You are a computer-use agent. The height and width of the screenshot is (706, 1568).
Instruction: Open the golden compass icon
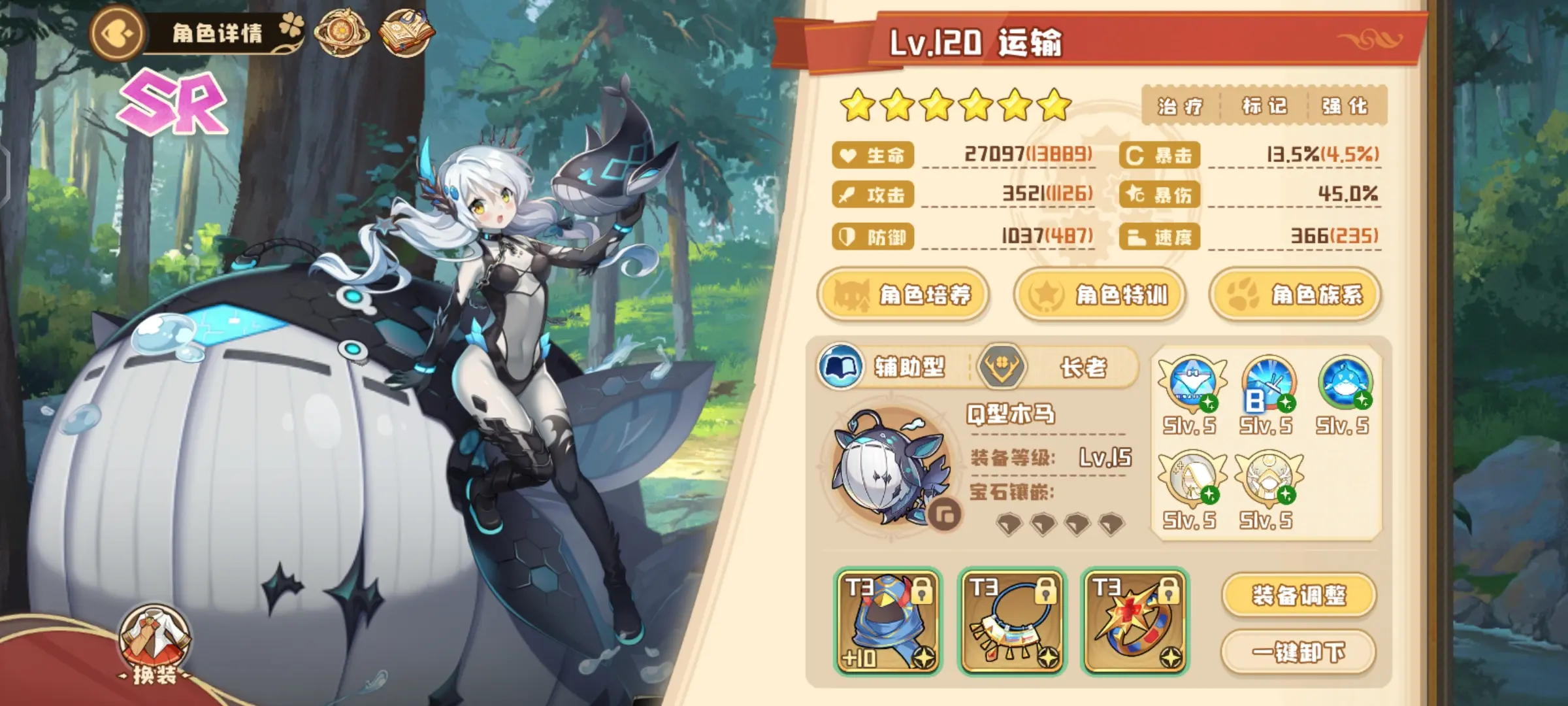pyautogui.click(x=341, y=33)
